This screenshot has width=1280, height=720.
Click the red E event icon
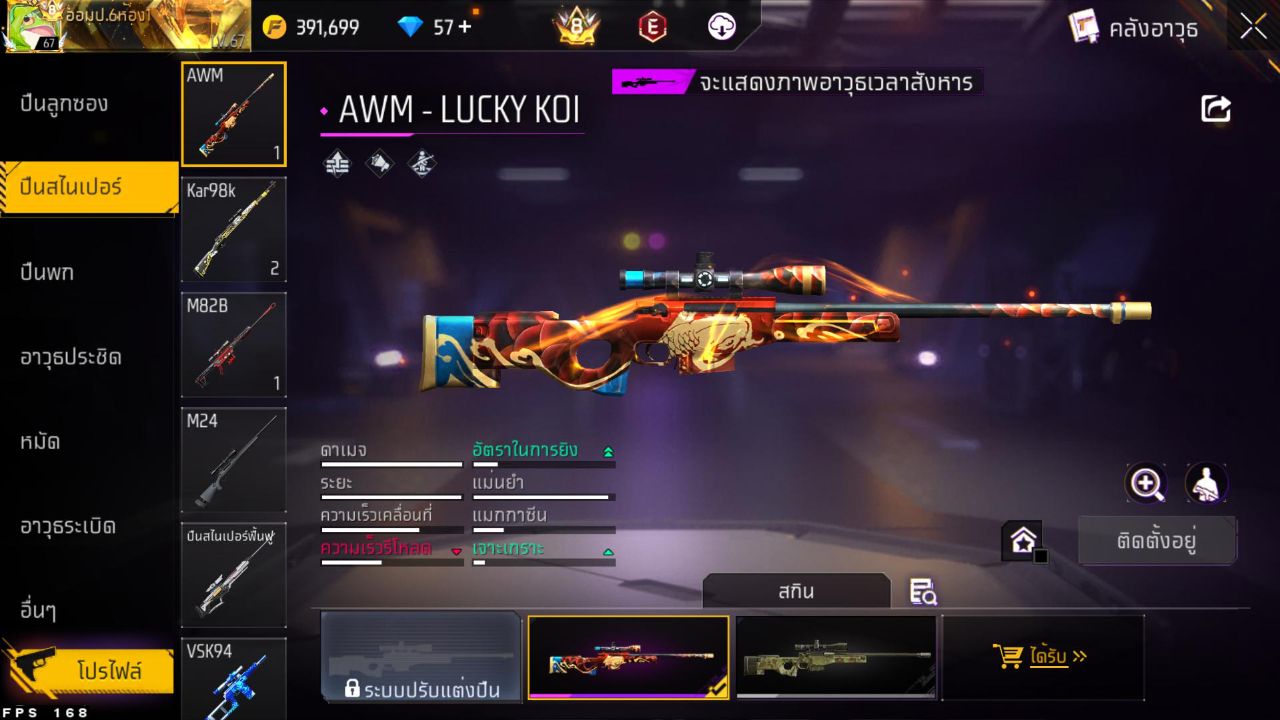[x=652, y=27]
